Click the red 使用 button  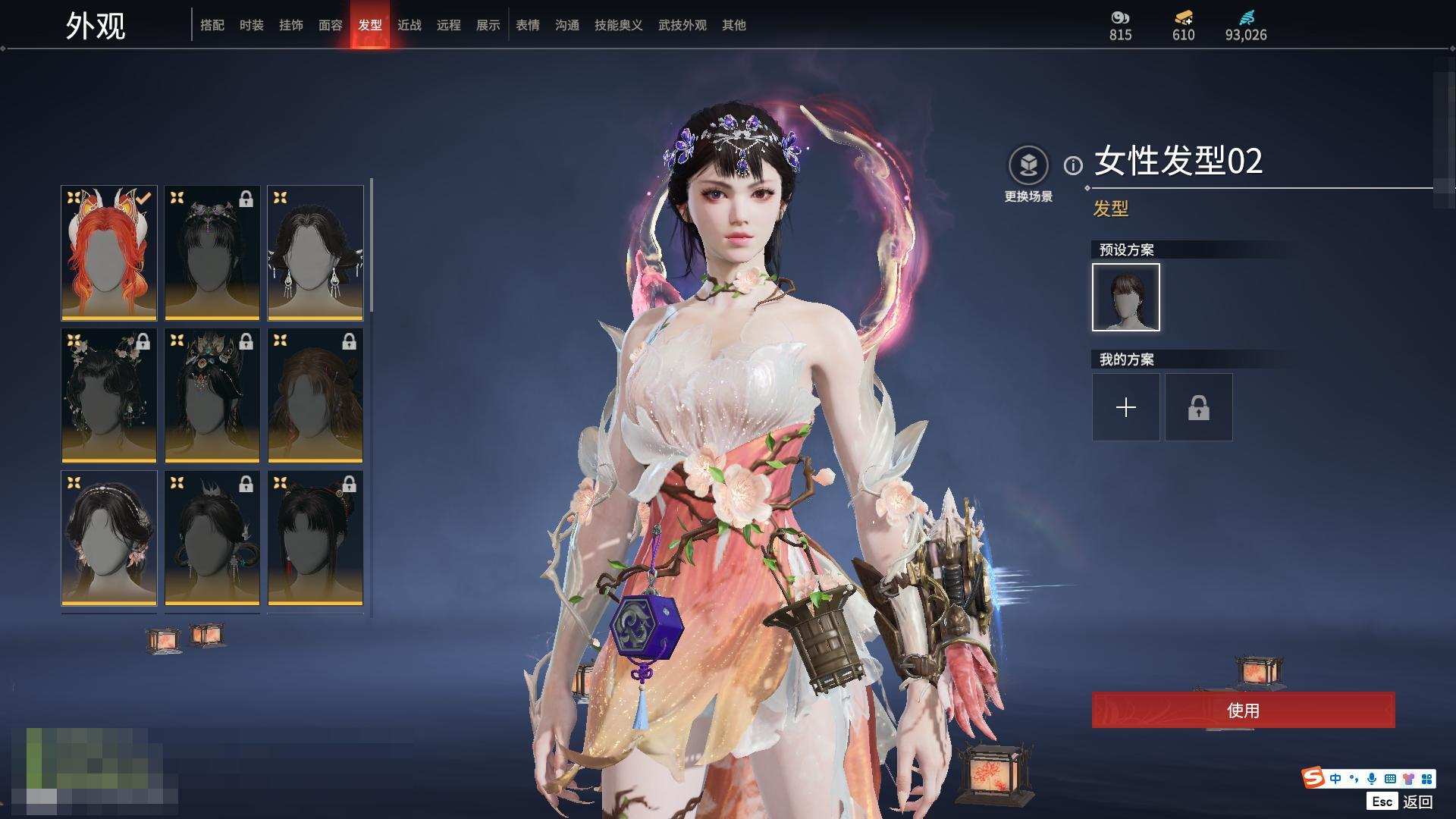[x=1243, y=710]
